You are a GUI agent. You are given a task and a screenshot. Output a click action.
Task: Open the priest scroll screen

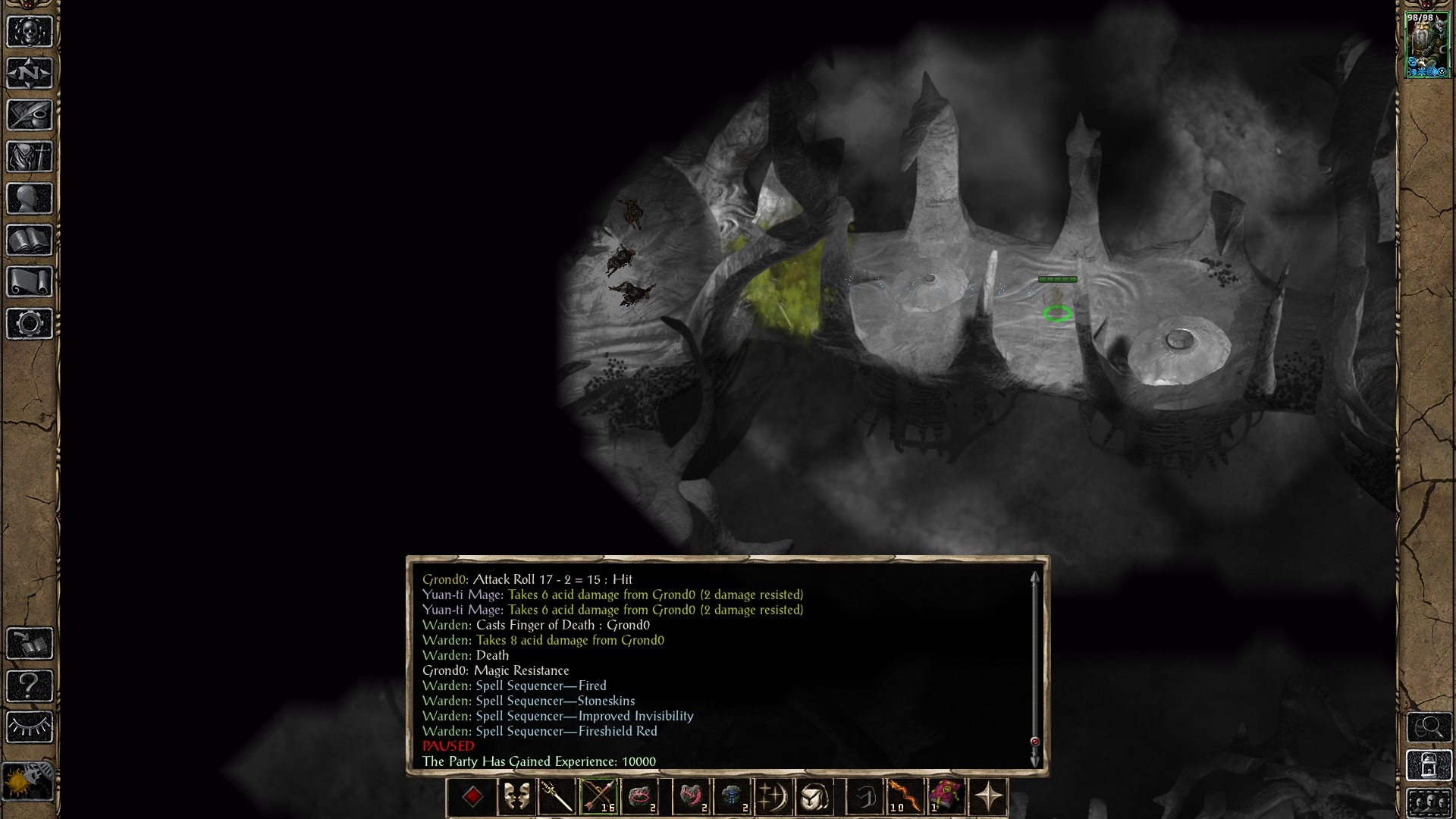(30, 282)
